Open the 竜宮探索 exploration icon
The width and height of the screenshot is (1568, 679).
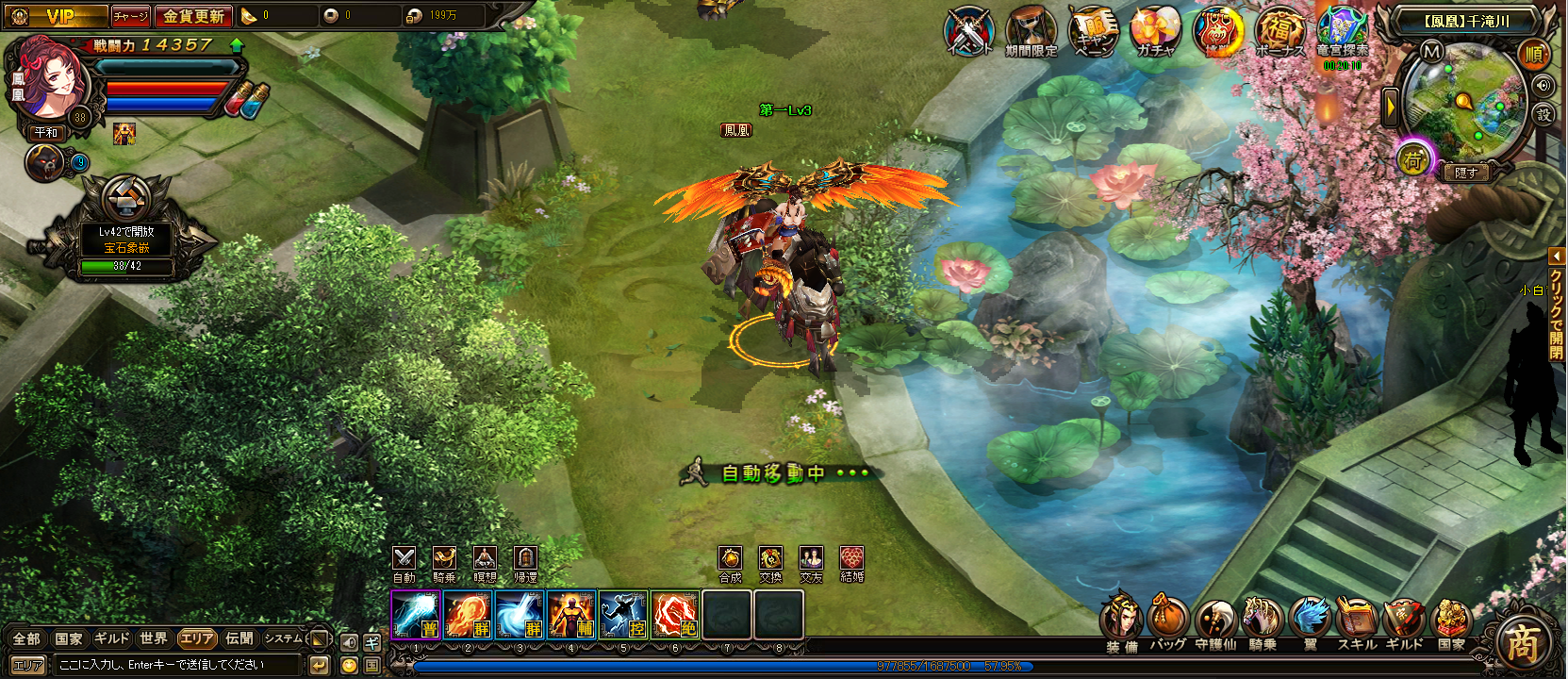[x=1342, y=30]
